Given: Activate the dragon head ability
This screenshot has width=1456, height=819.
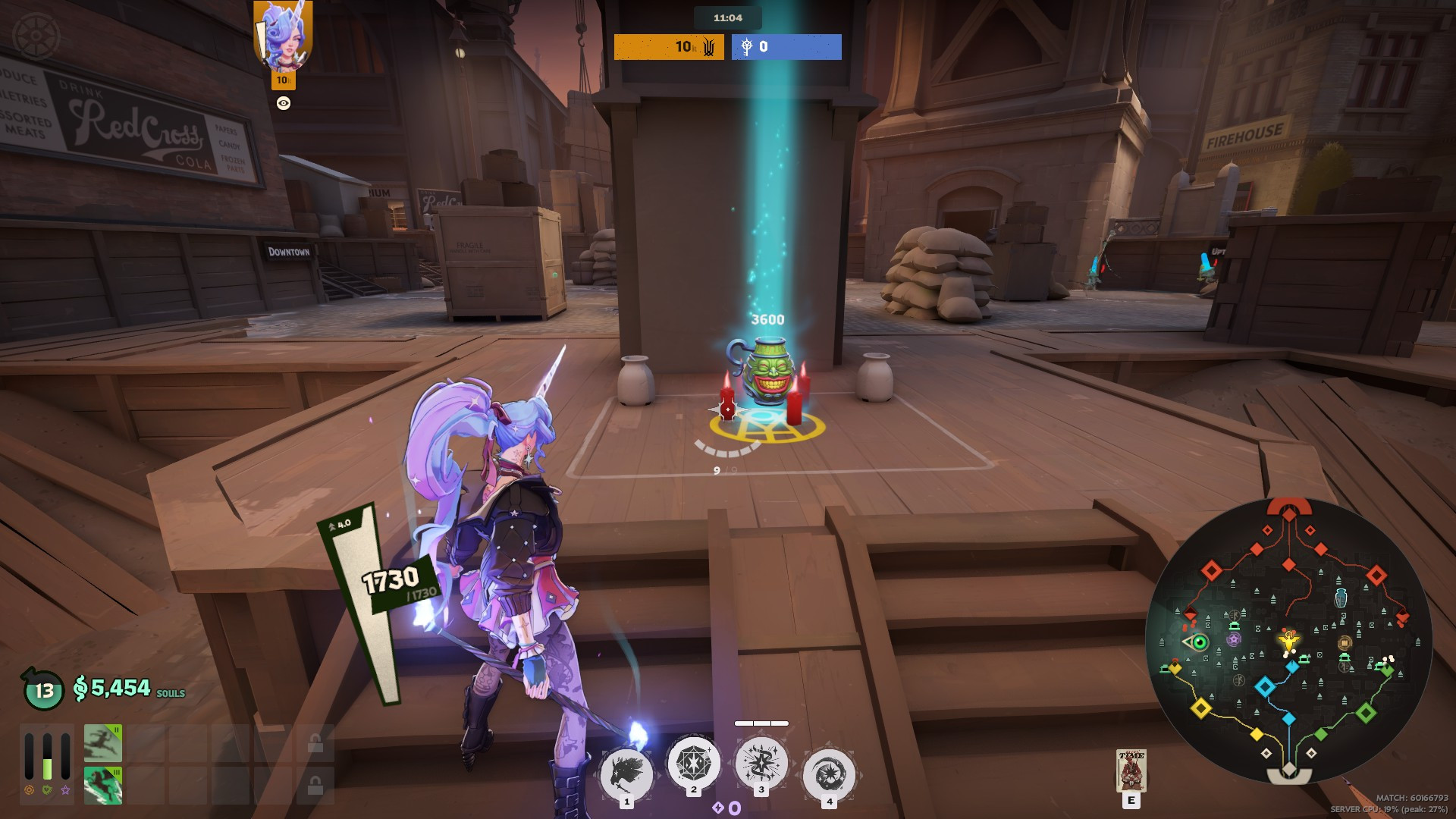Looking at the screenshot, I should coord(626,773).
